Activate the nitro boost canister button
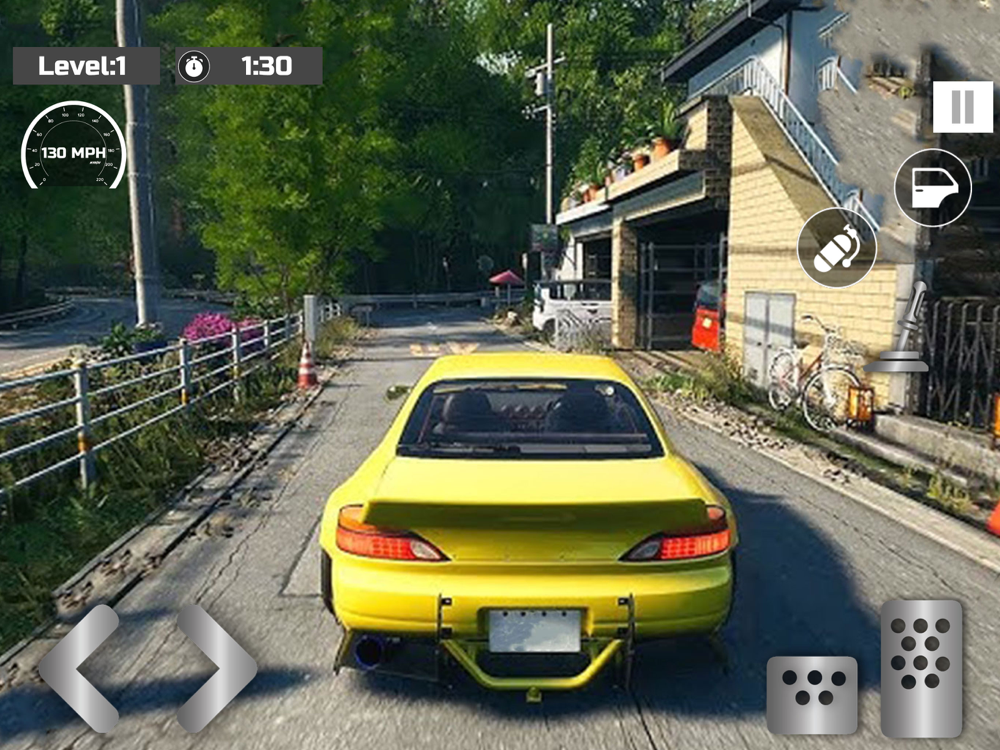This screenshot has height=750, width=1000. 837,248
